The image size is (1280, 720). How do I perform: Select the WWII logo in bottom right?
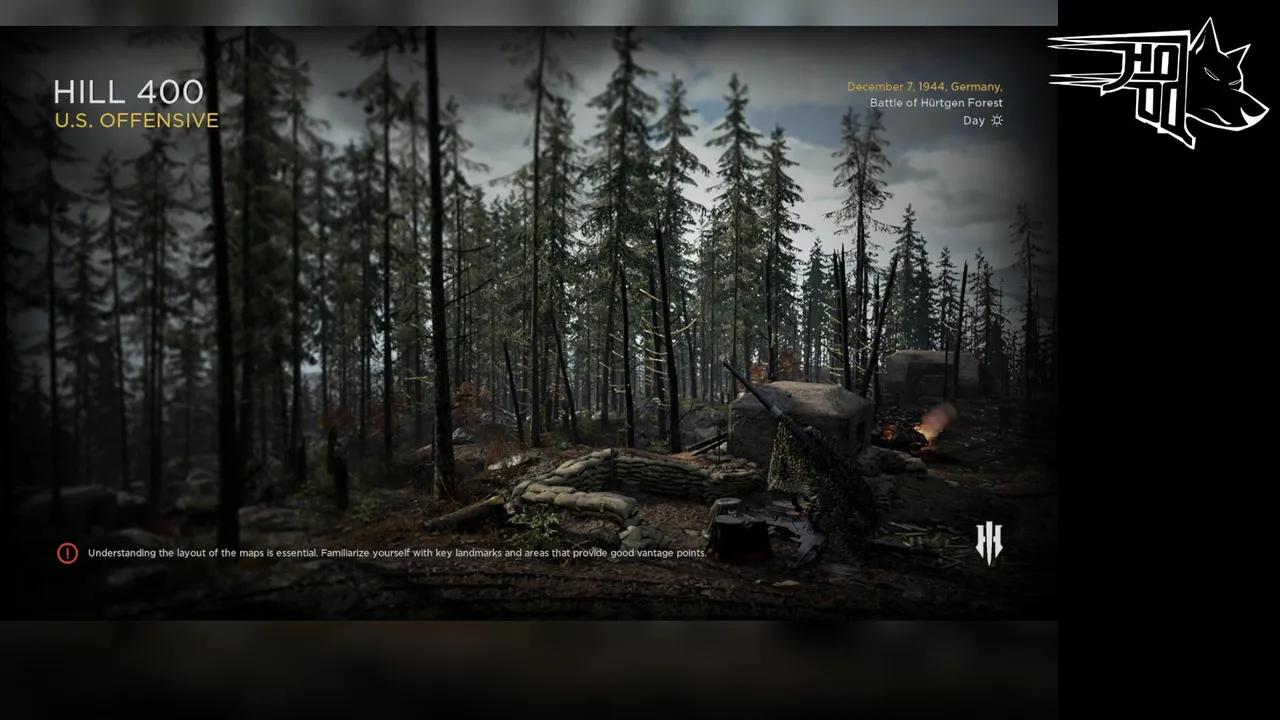tap(987, 541)
